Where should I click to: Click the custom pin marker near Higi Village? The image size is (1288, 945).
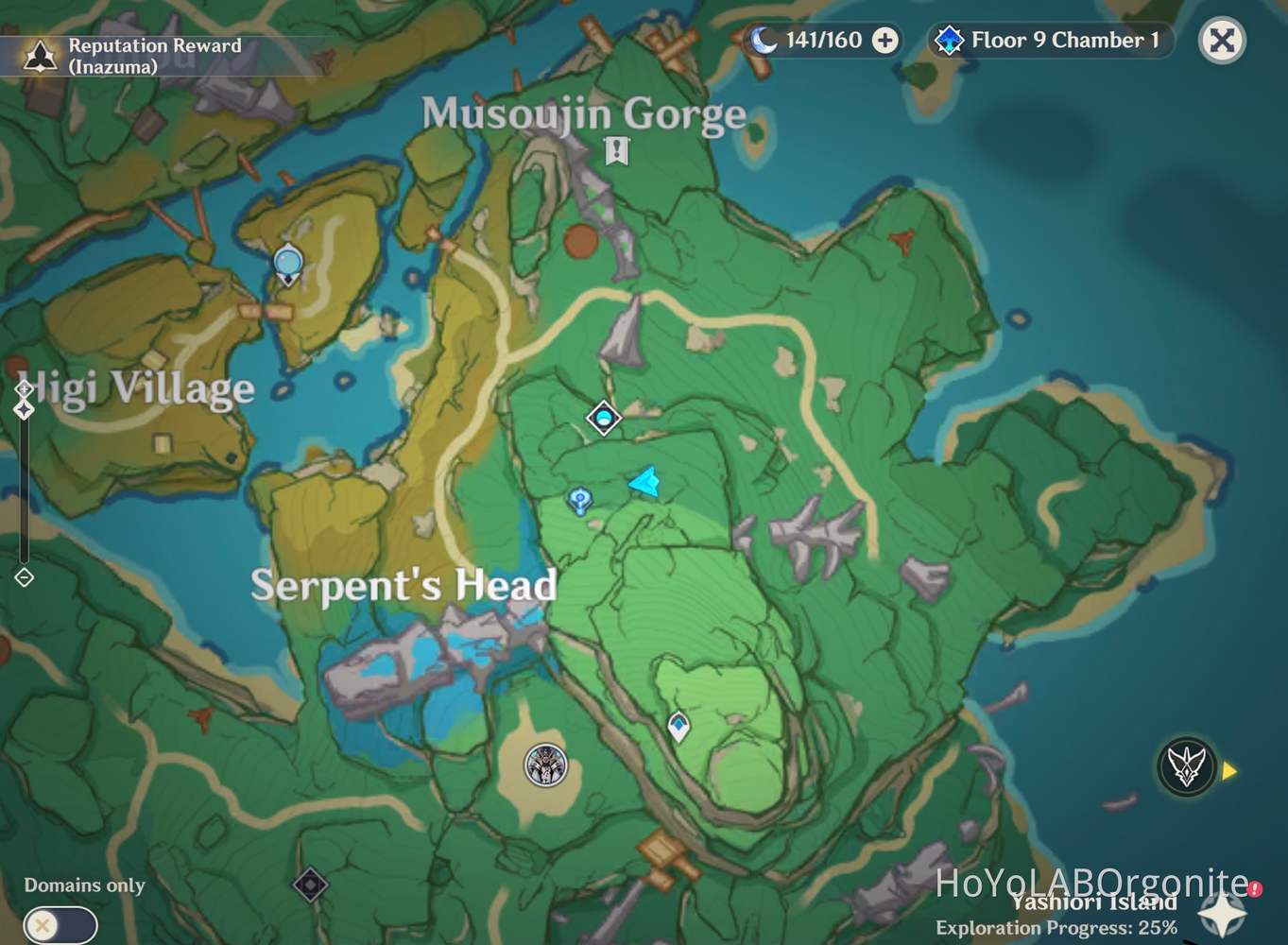(x=286, y=263)
